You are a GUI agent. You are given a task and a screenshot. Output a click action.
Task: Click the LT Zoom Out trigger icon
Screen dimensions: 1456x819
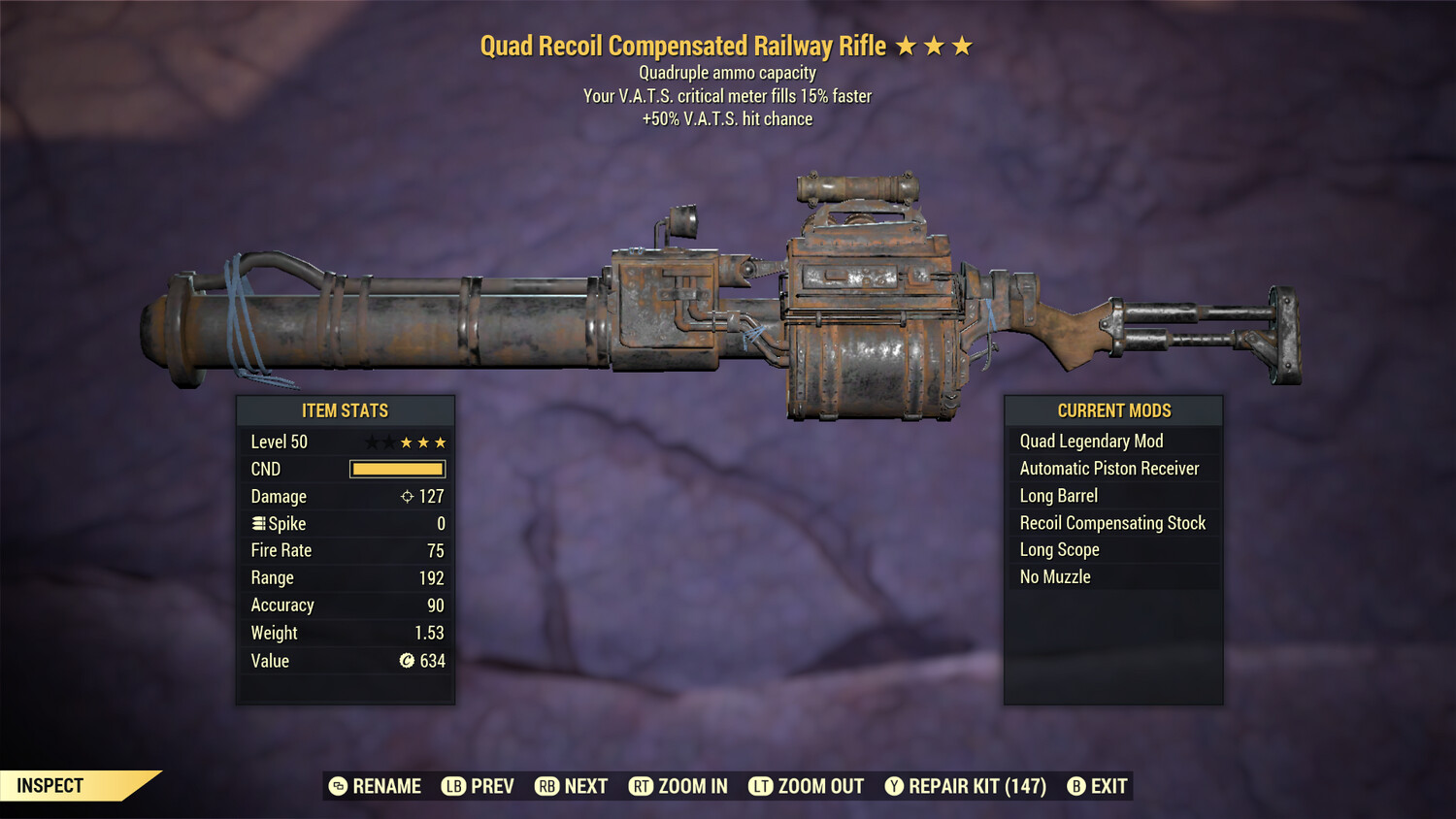click(761, 786)
